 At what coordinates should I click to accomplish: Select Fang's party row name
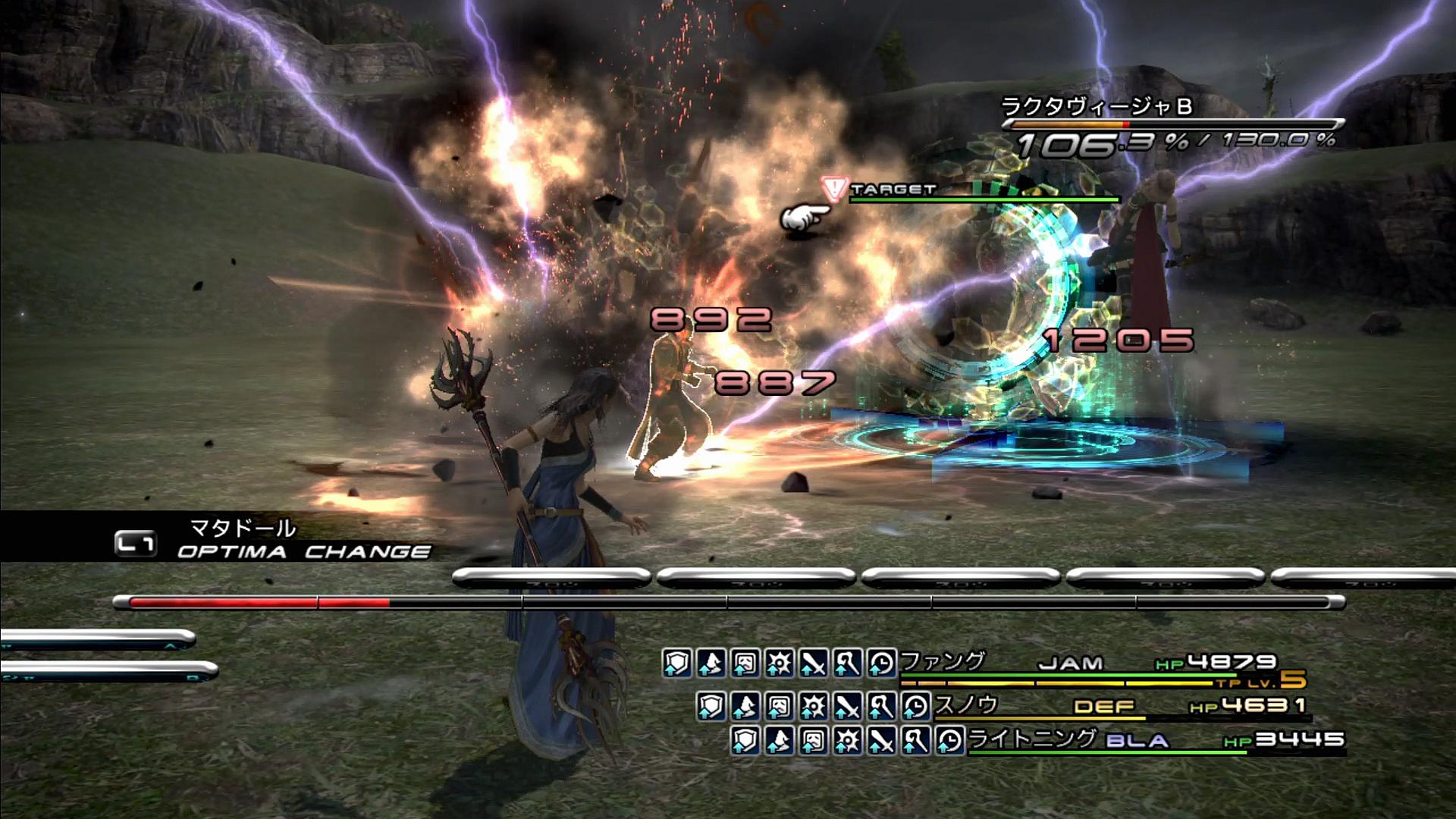tap(943, 661)
